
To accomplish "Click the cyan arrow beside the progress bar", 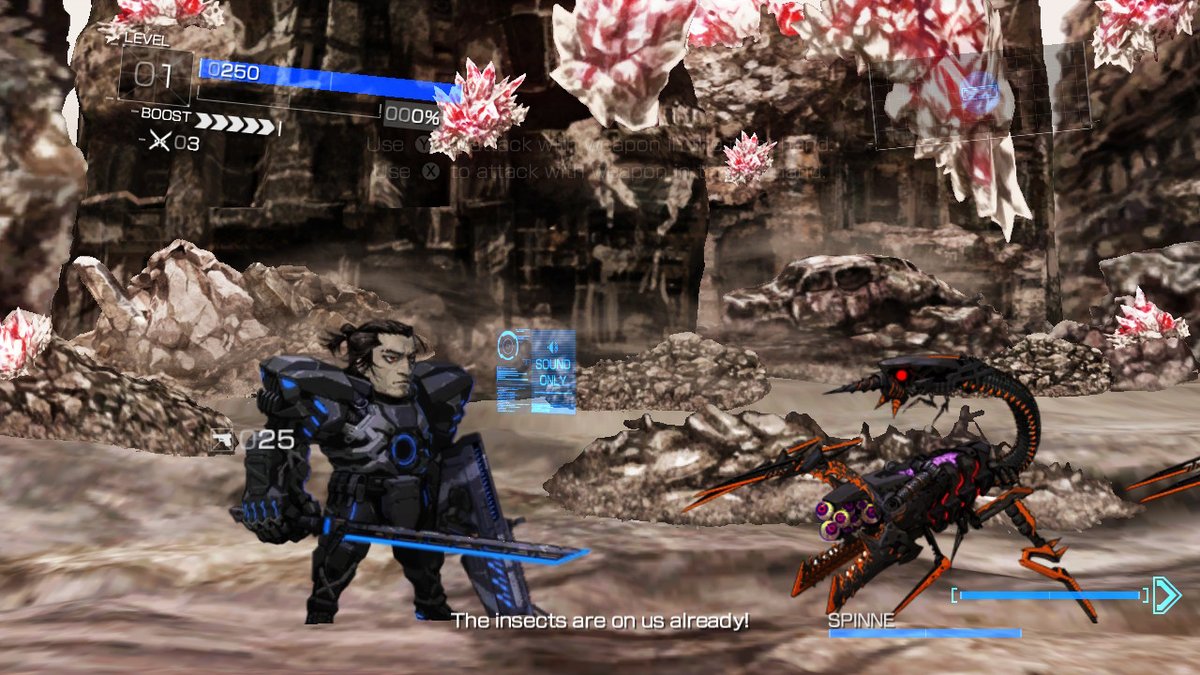I will 1166,595.
